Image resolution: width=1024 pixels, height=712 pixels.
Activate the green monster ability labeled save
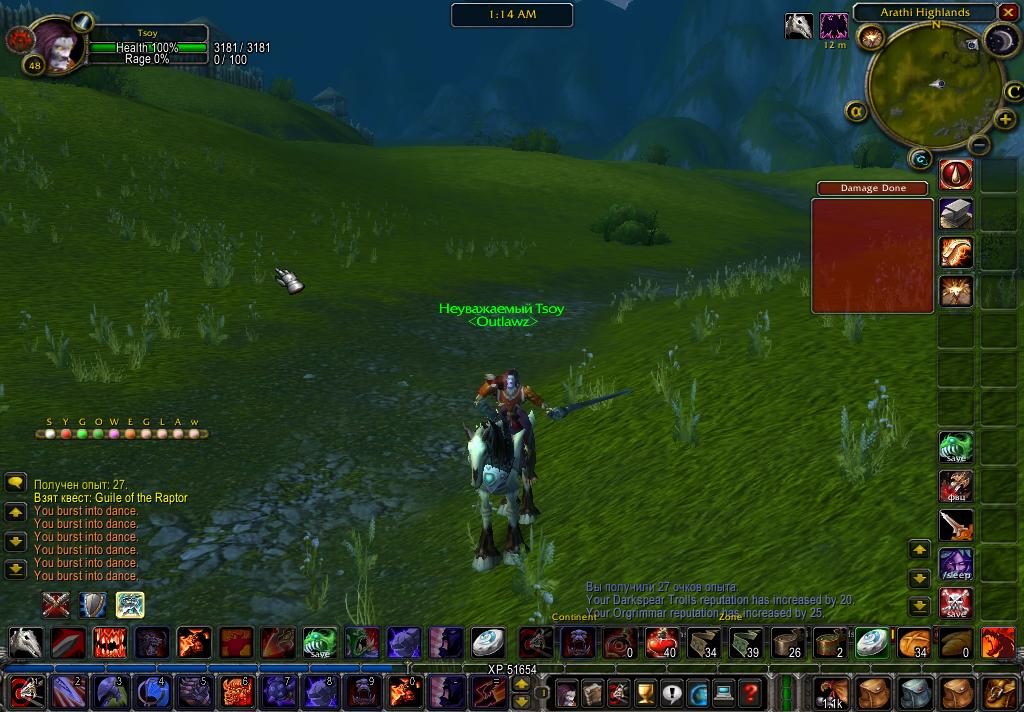pos(320,642)
